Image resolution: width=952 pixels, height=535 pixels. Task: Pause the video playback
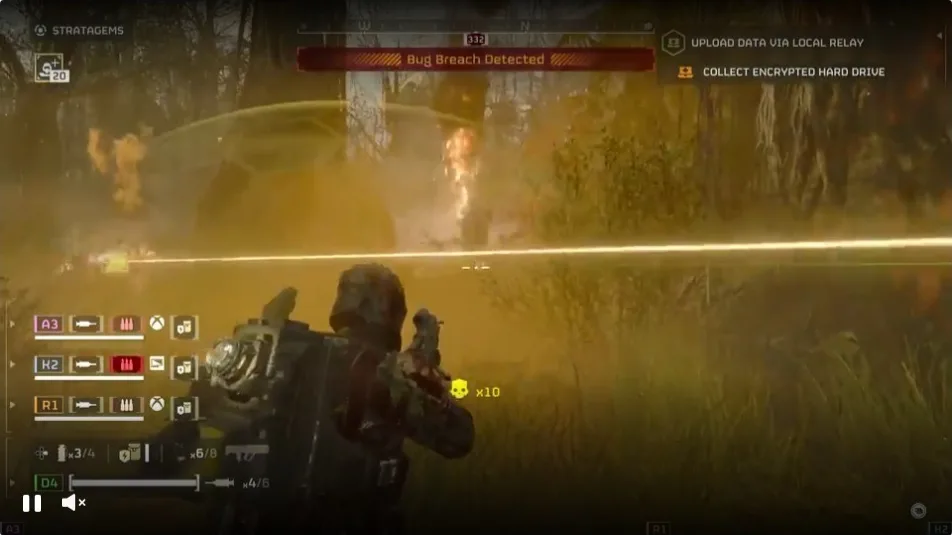coord(32,503)
